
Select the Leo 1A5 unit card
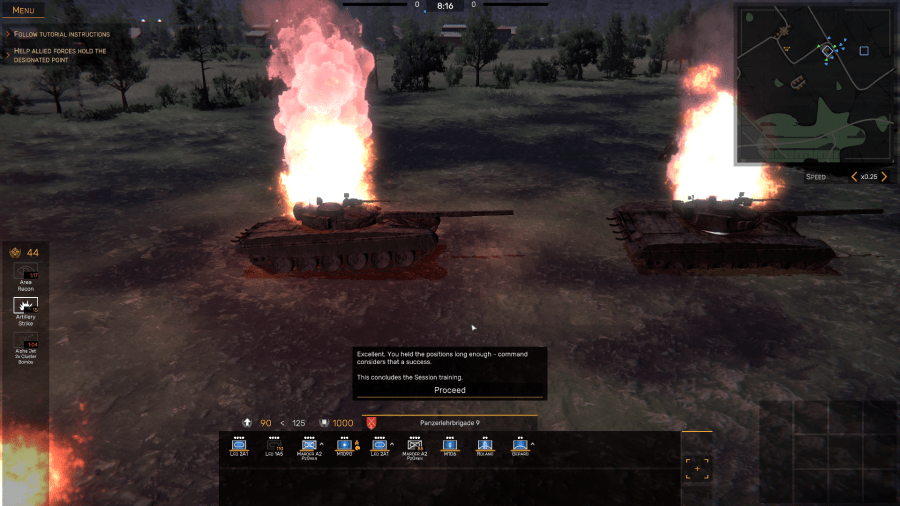[x=274, y=446]
